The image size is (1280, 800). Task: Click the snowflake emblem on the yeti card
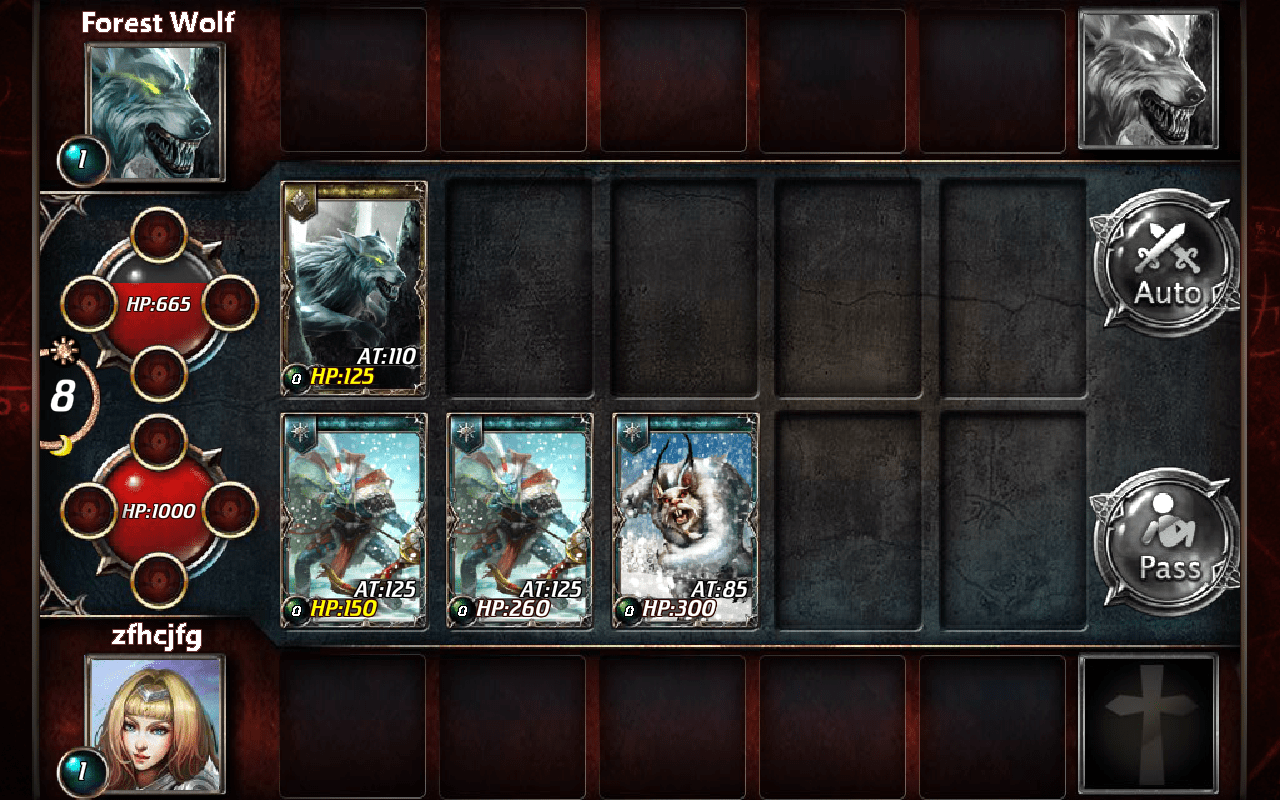point(631,430)
